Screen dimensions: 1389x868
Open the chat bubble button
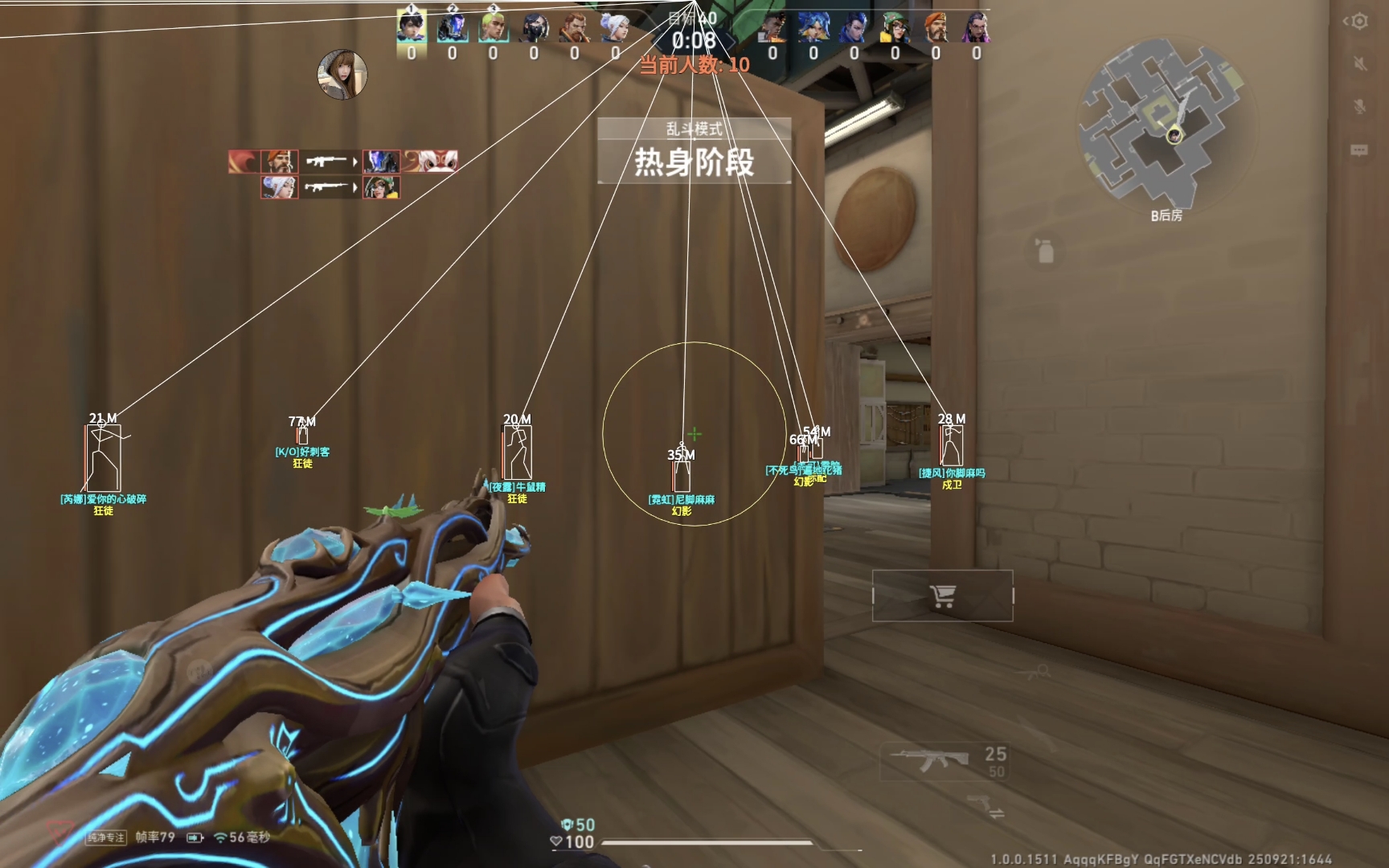tap(1359, 150)
